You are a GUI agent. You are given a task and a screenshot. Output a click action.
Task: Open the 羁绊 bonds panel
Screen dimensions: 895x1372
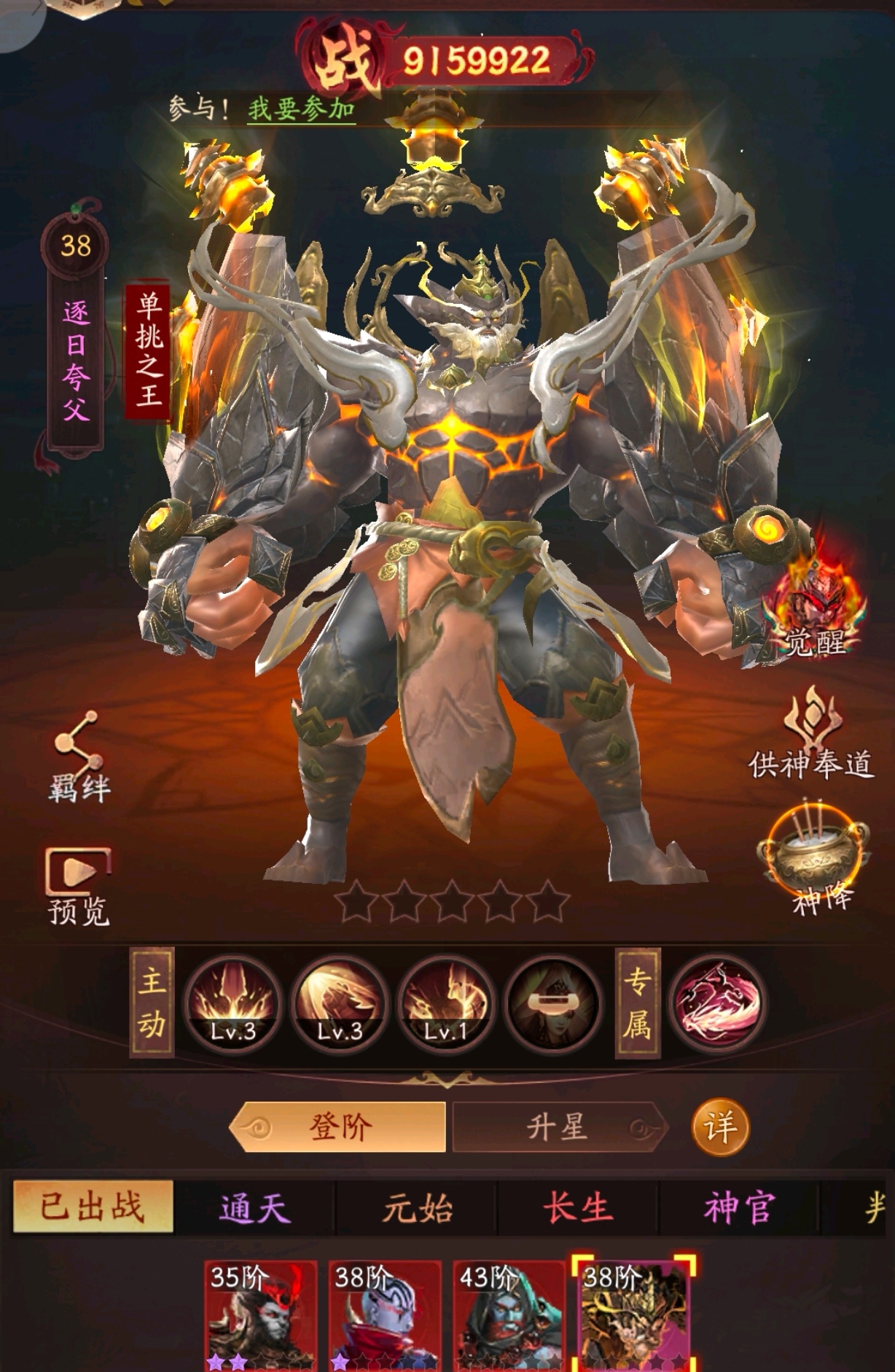pyautogui.click(x=78, y=758)
